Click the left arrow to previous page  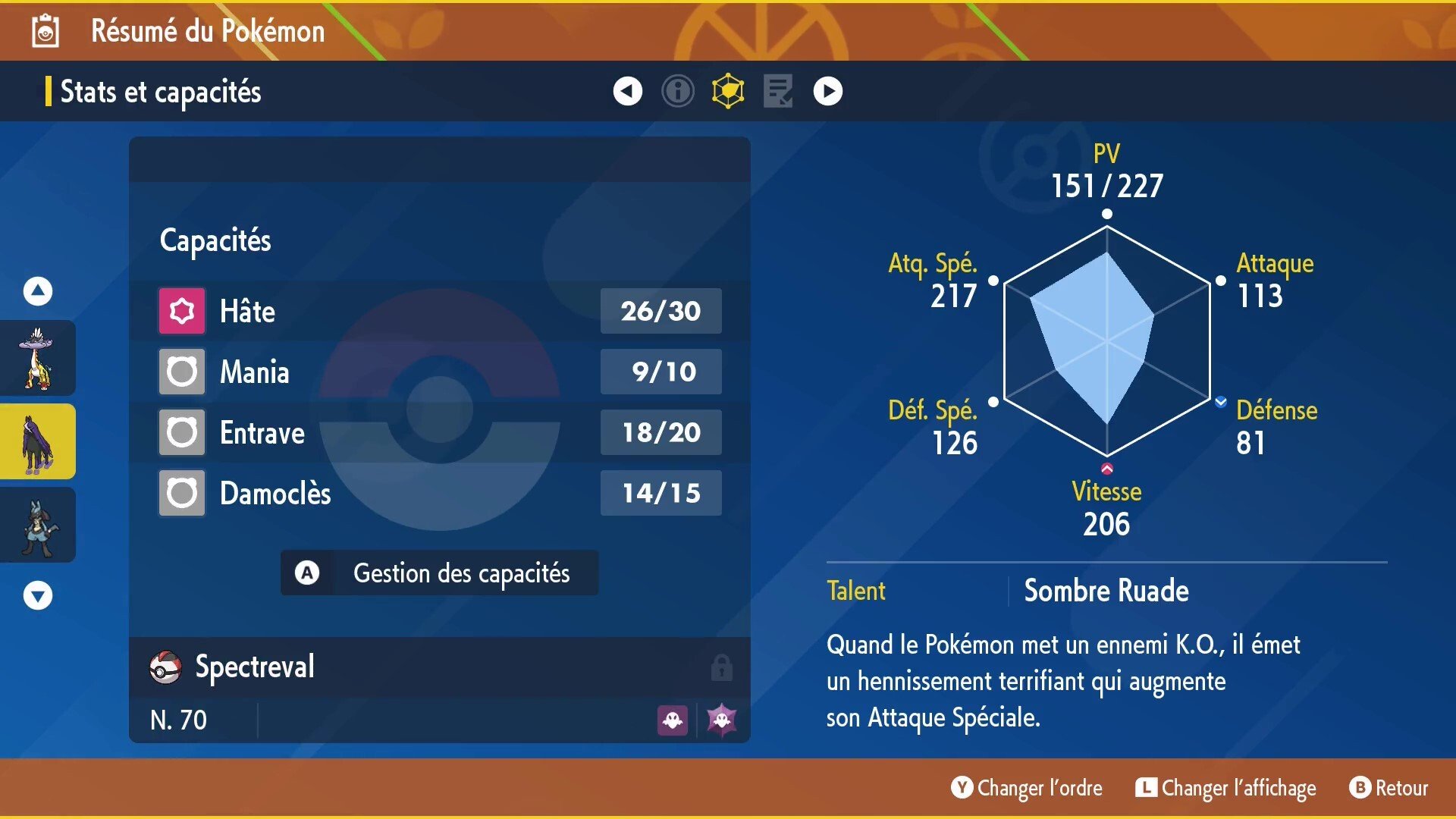626,90
